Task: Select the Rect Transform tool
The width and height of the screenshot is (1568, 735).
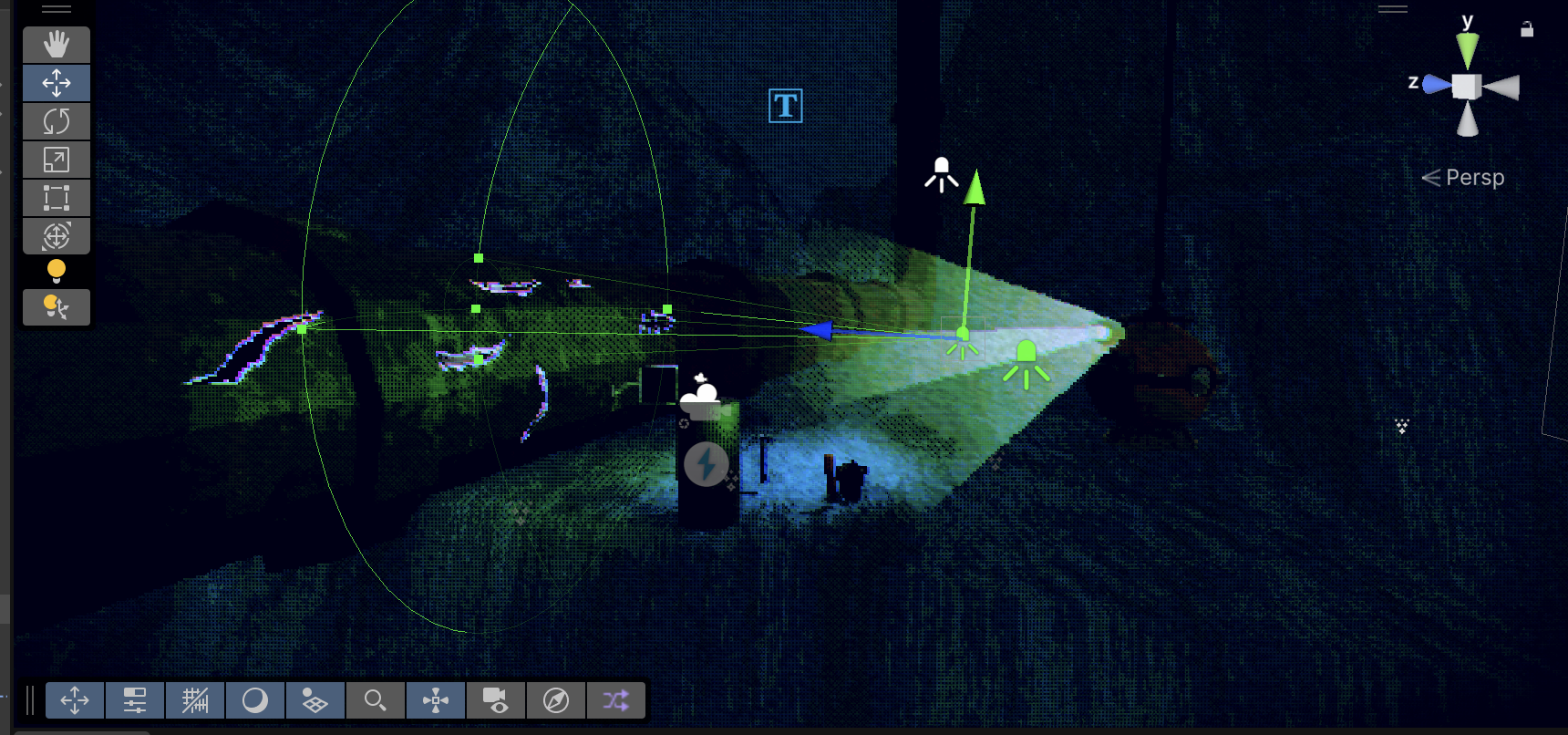Action: 56,197
